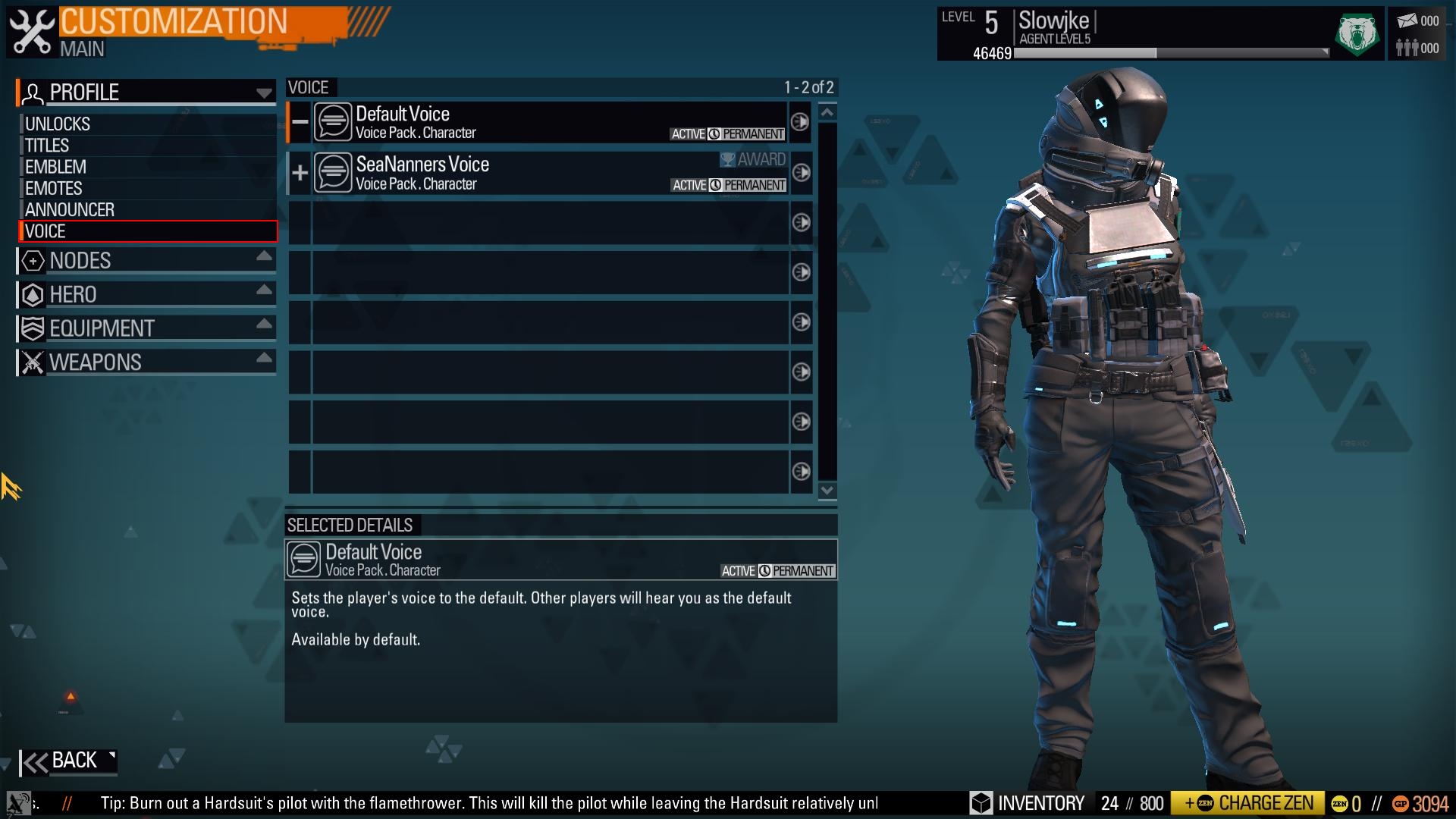The width and height of the screenshot is (1456, 819).
Task: Select EMBLEM from the profile list
Action: (x=55, y=167)
